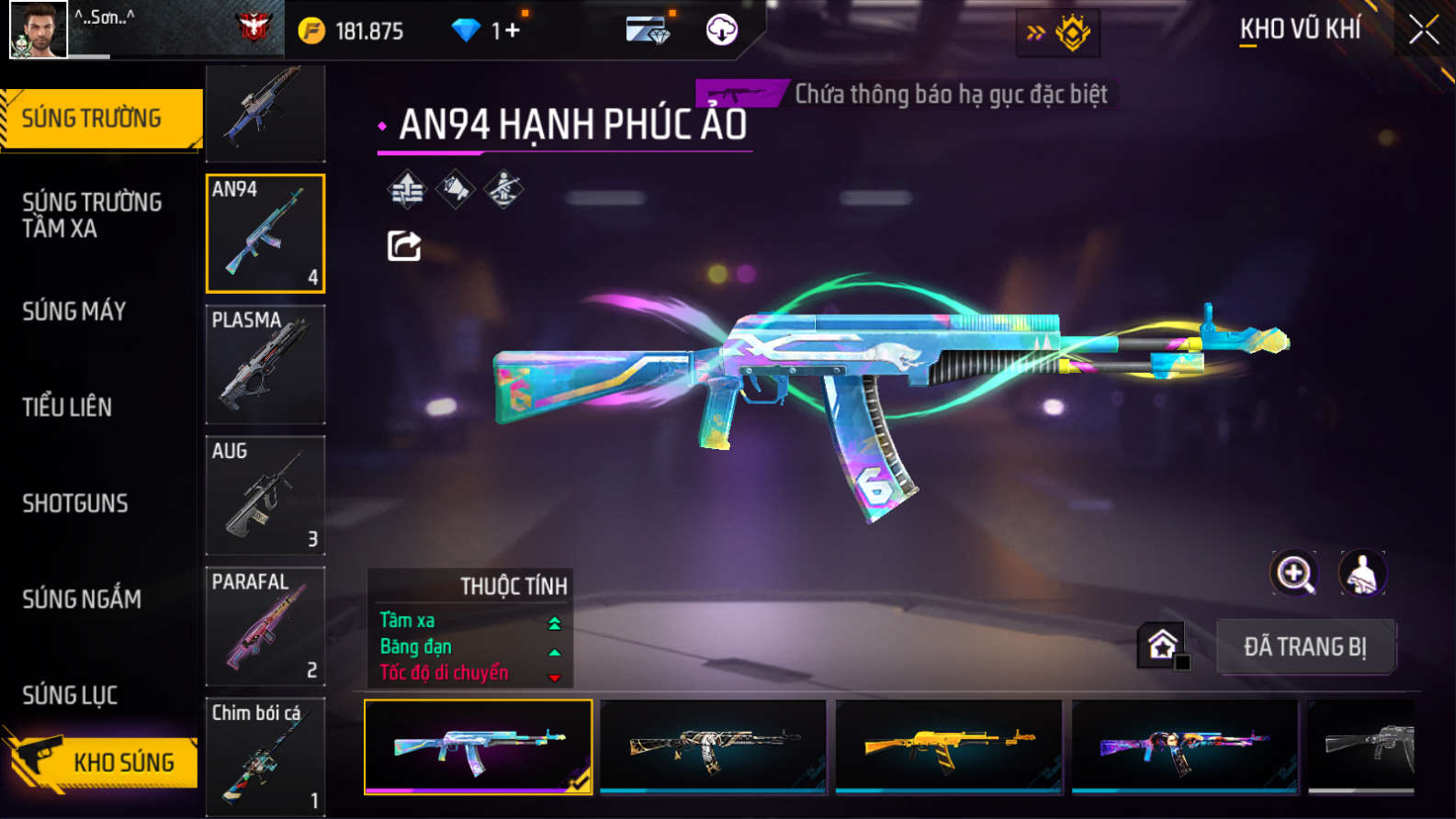Pick the Chim bói cá weapon tile
The width and height of the screenshot is (1456, 819).
click(265, 757)
